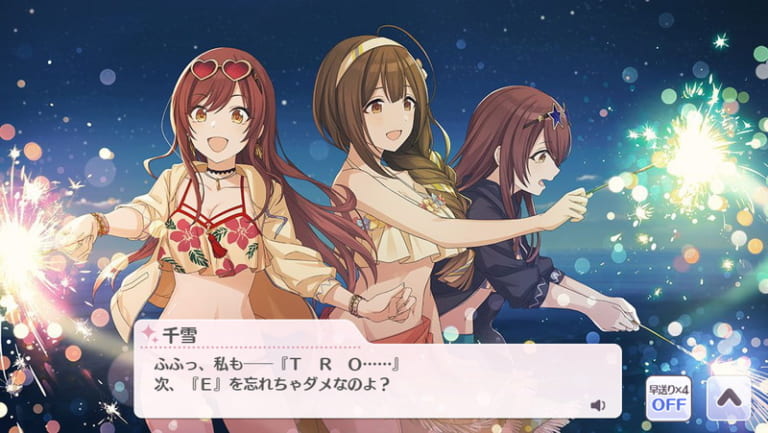Toggle the 早送り×4 fast-forward button
Image resolution: width=768 pixels, height=433 pixels.
[666, 399]
